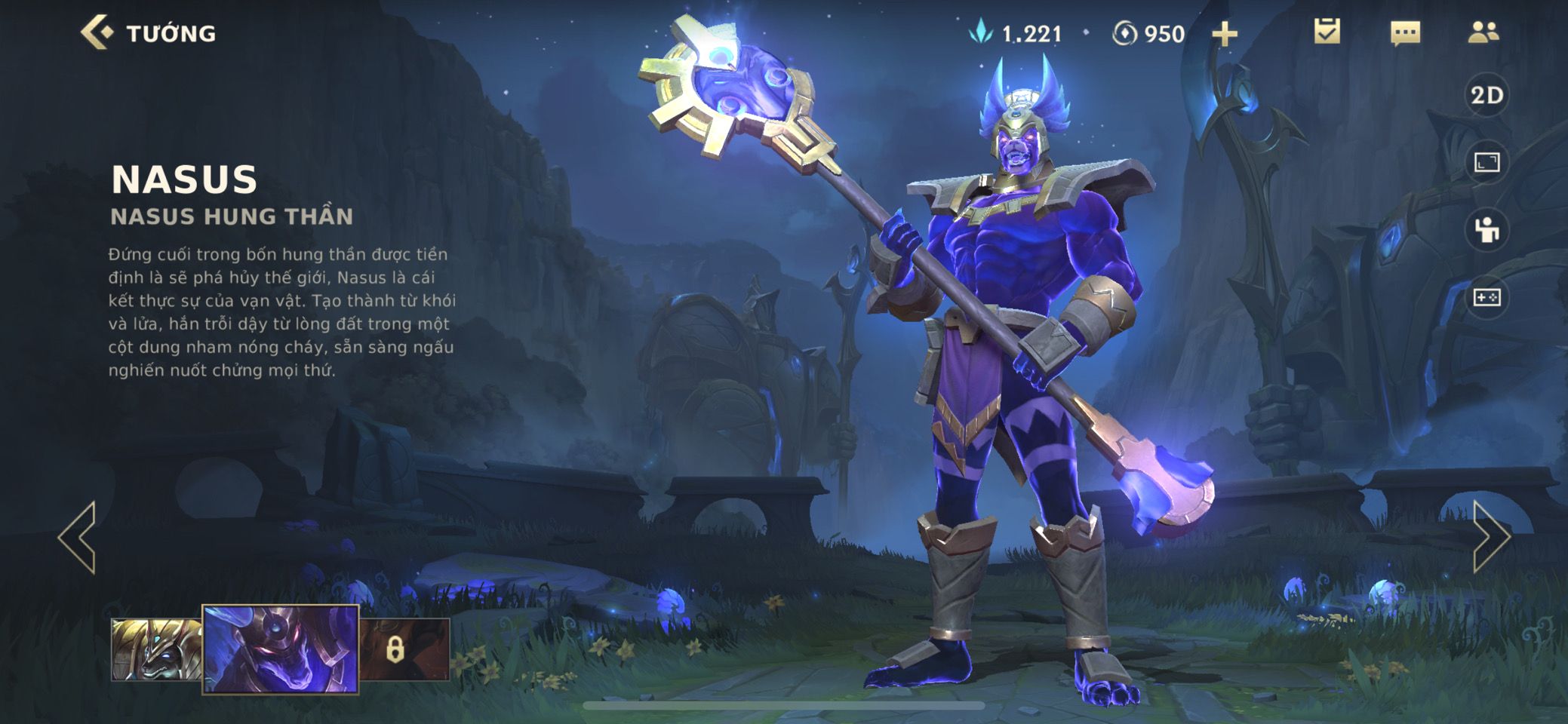The image size is (1568, 724).
Task: Open the gamepad abilities preview icon
Action: click(1487, 298)
